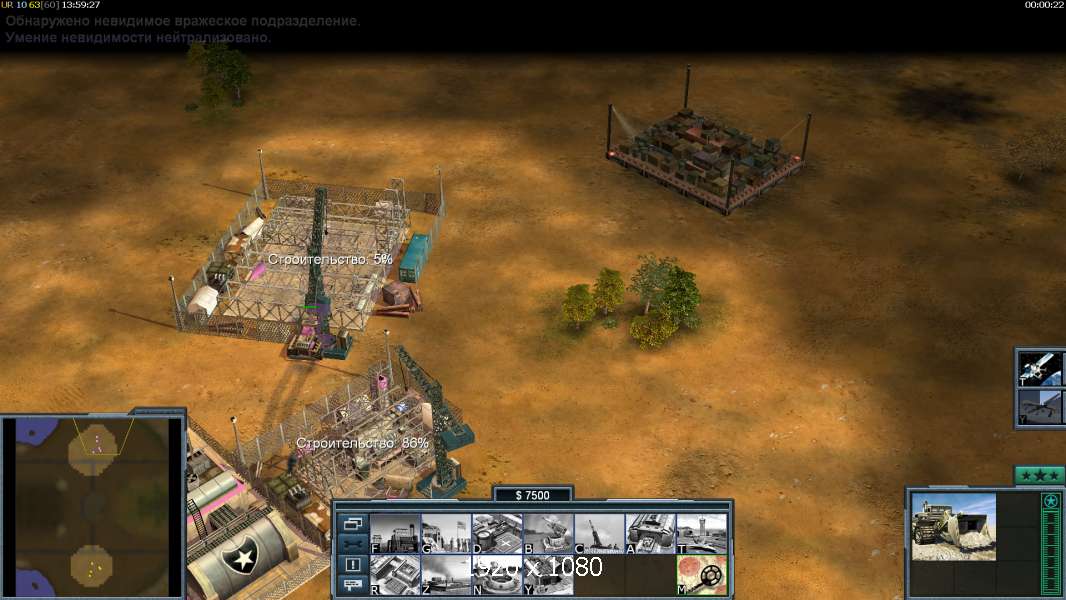
Task: Open the three-star generals promotion panel
Action: point(1038,475)
